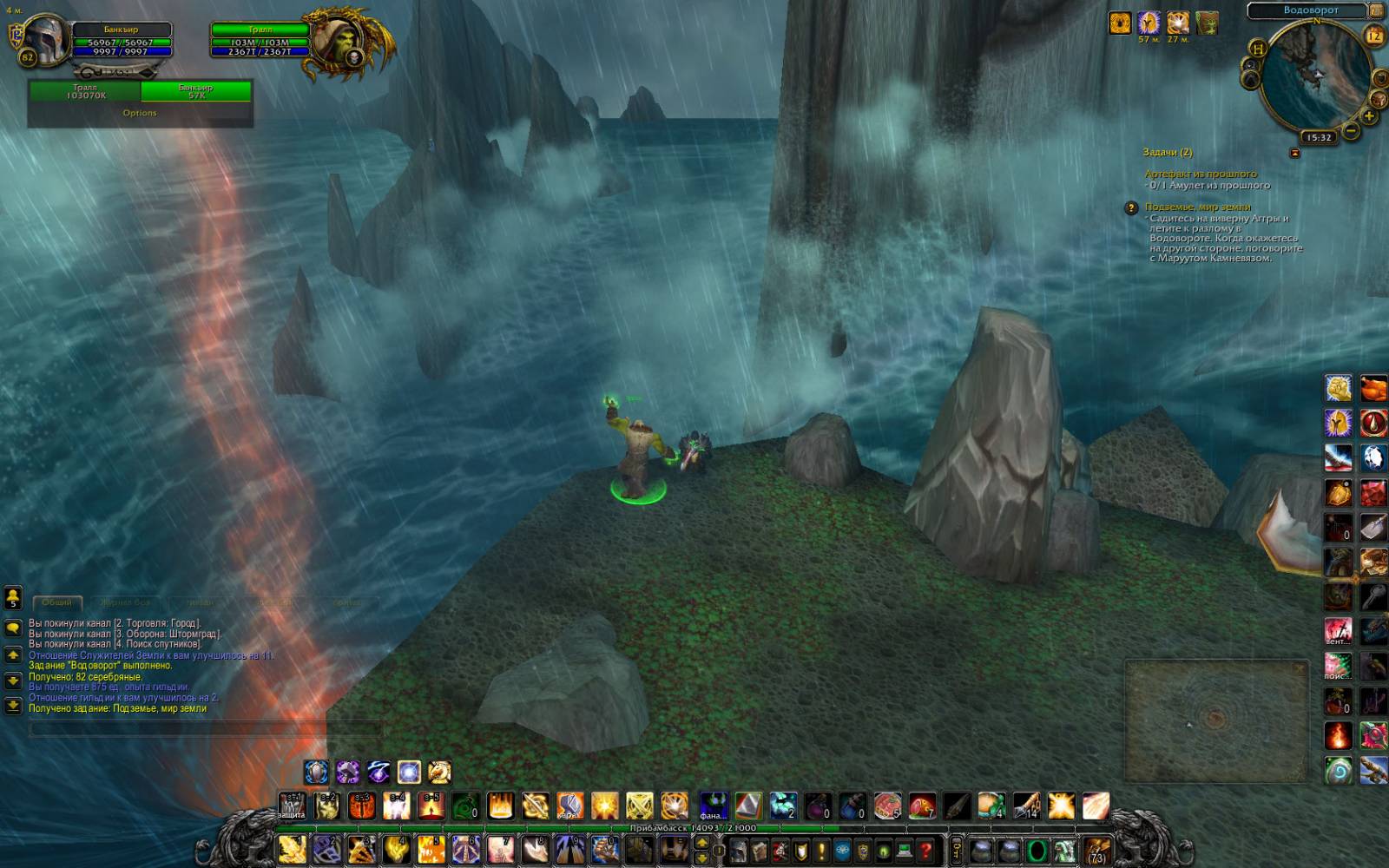Open the red question mark help button
Viewport: 1389px width, 868px height.
[x=926, y=850]
